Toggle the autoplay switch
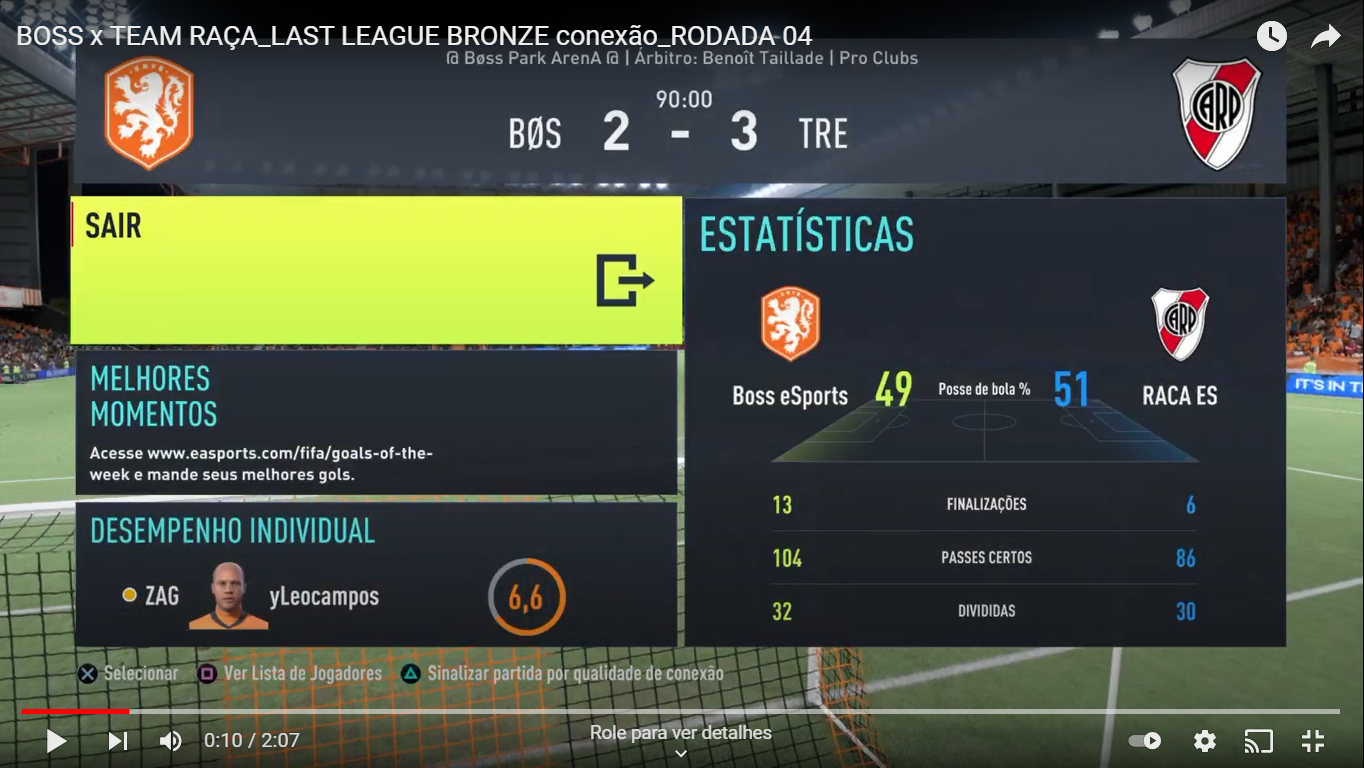This screenshot has height=768, width=1364. click(x=1145, y=741)
